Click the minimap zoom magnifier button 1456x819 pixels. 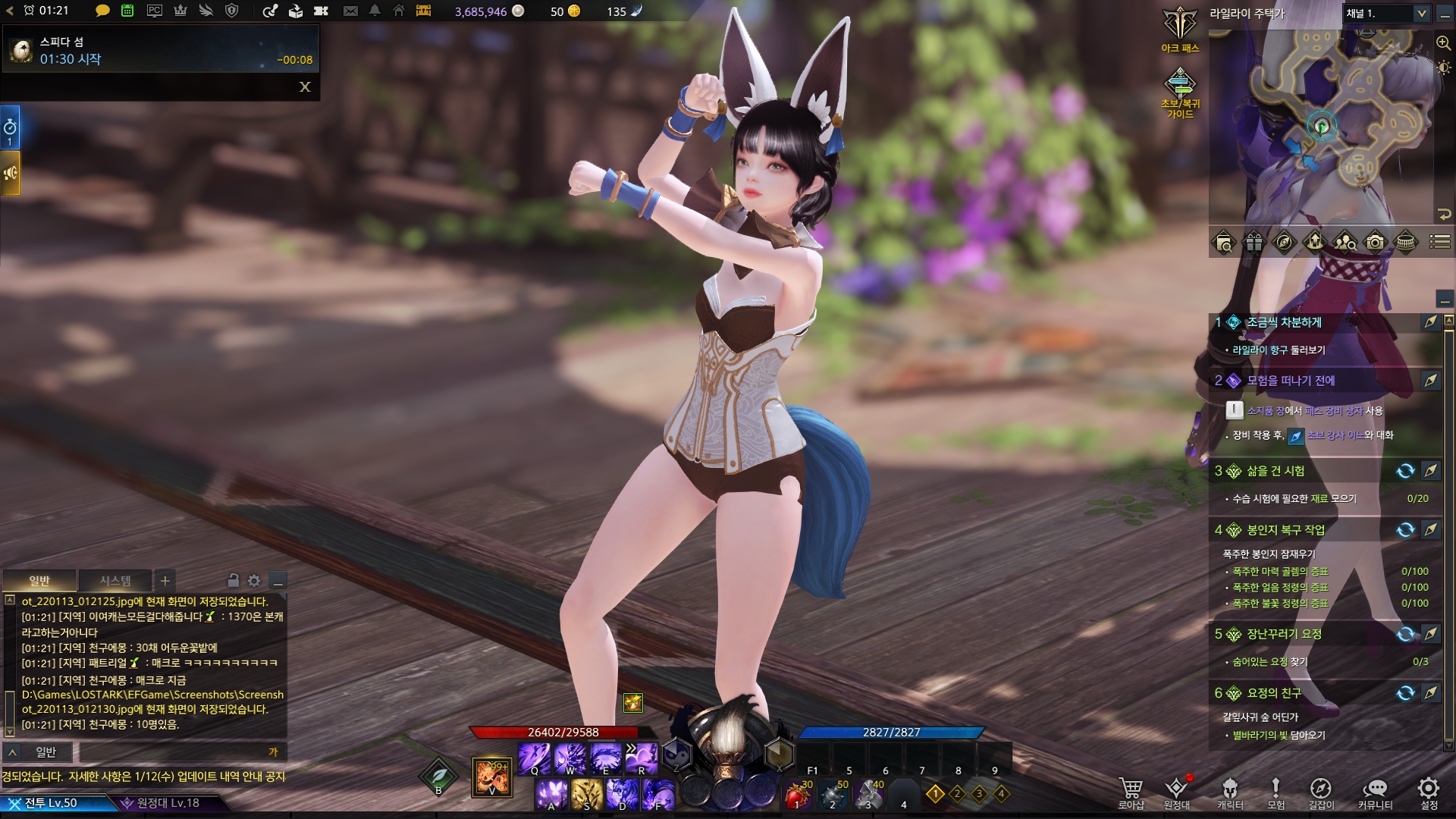1443,42
